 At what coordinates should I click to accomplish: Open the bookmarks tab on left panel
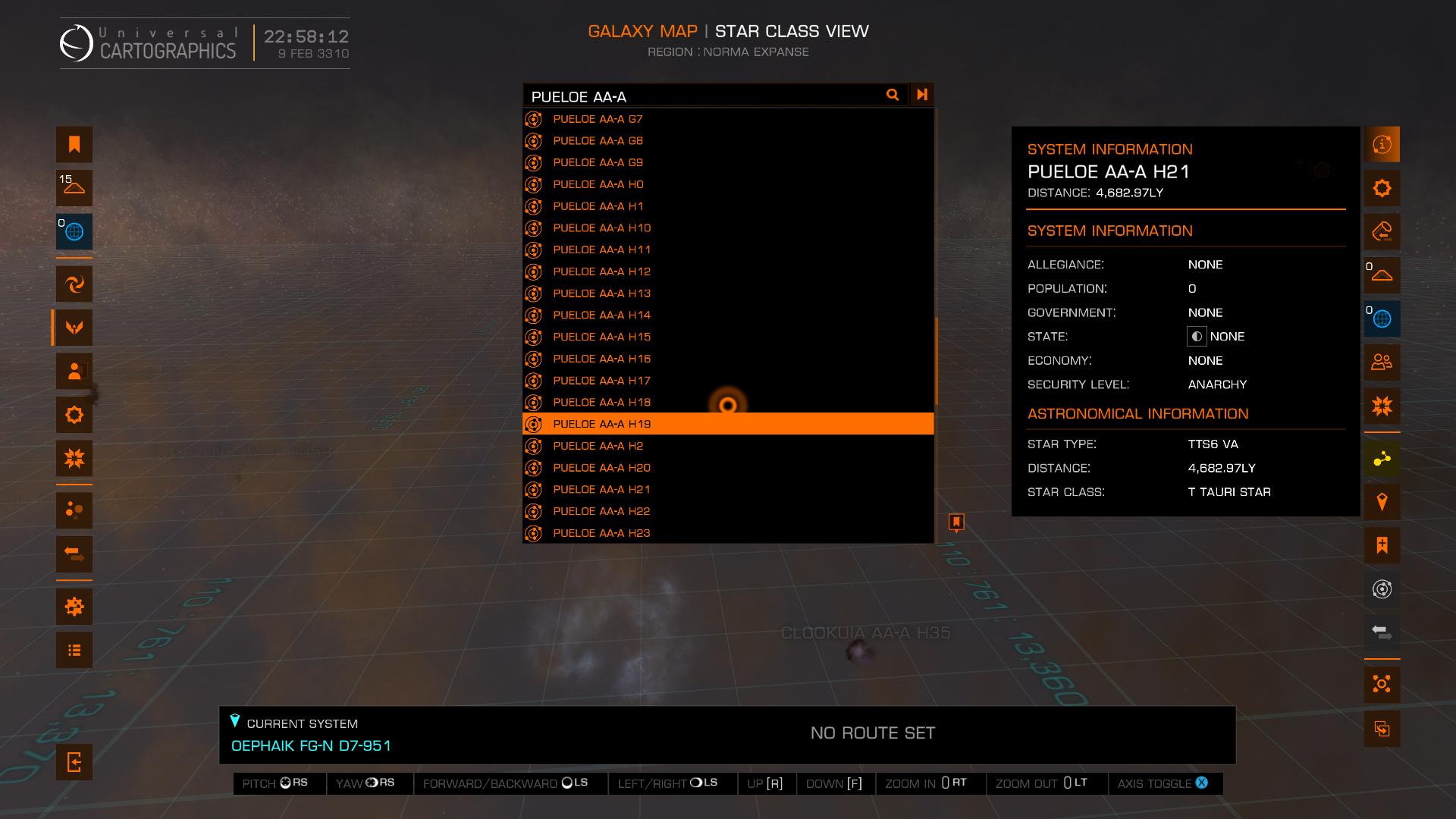[x=74, y=145]
